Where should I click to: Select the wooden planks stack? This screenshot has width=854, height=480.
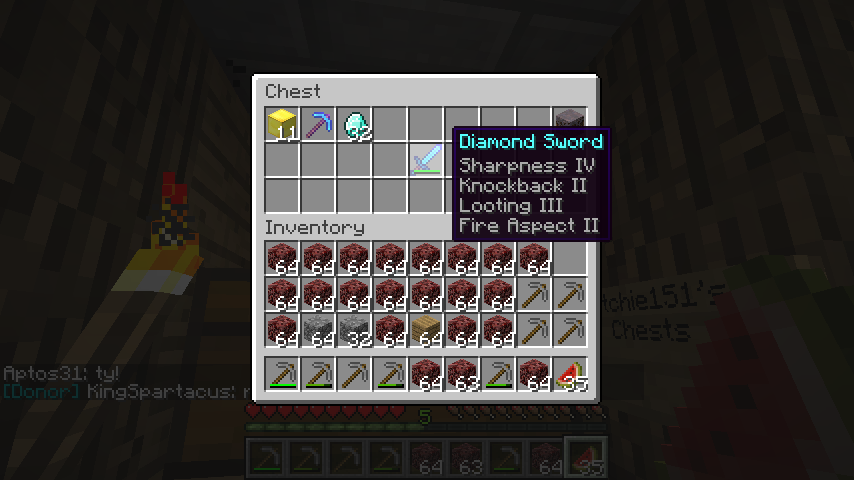pyautogui.click(x=426, y=330)
